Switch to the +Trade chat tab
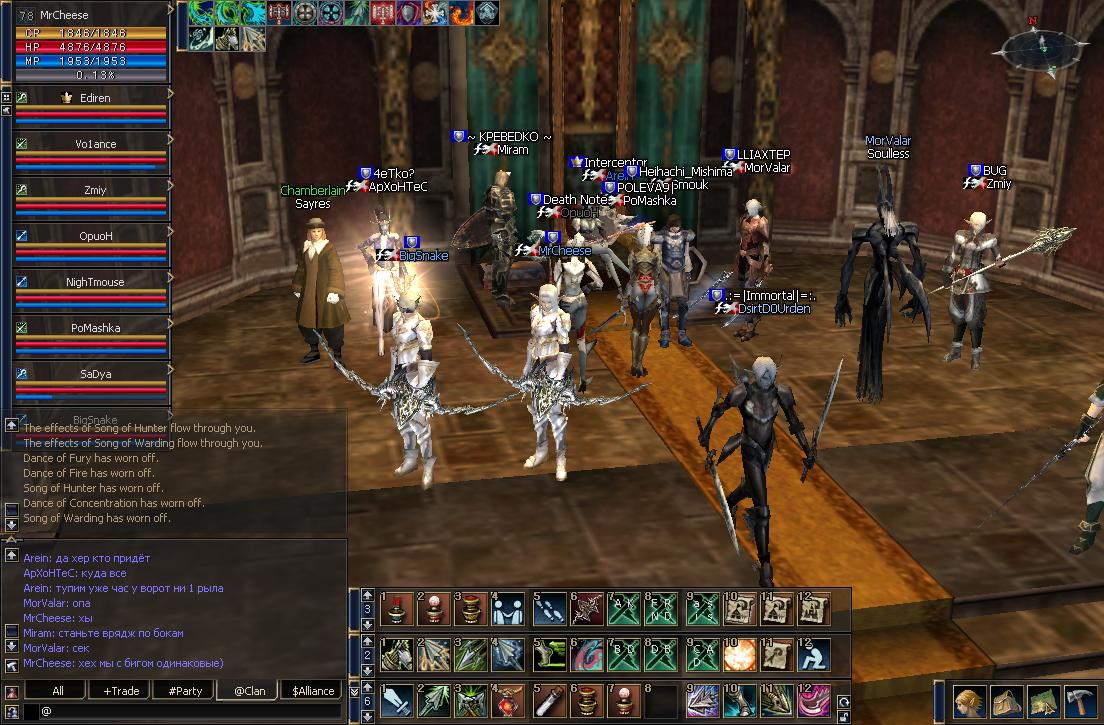This screenshot has height=725, width=1104. [121, 691]
